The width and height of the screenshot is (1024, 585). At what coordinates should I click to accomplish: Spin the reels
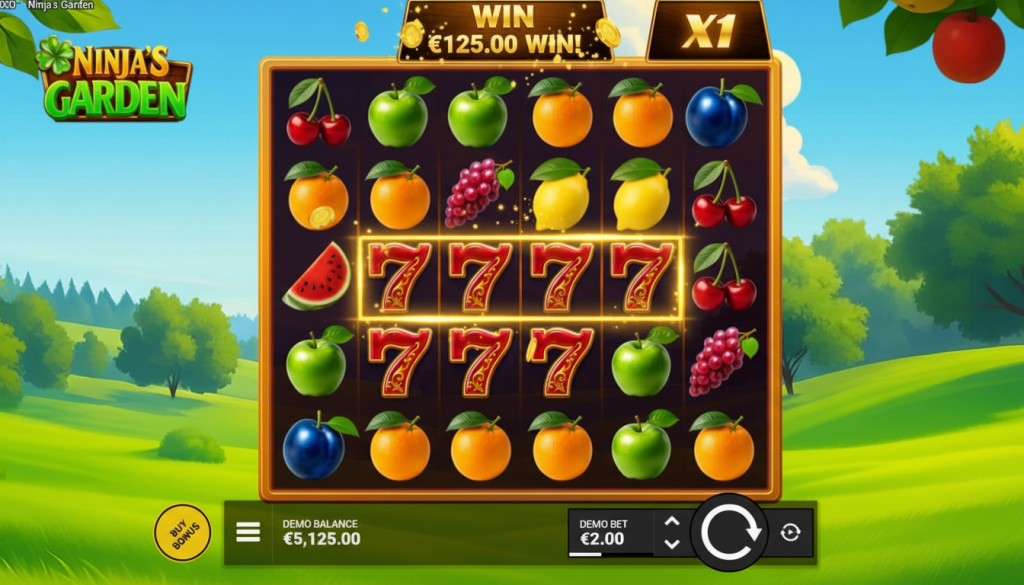point(729,533)
